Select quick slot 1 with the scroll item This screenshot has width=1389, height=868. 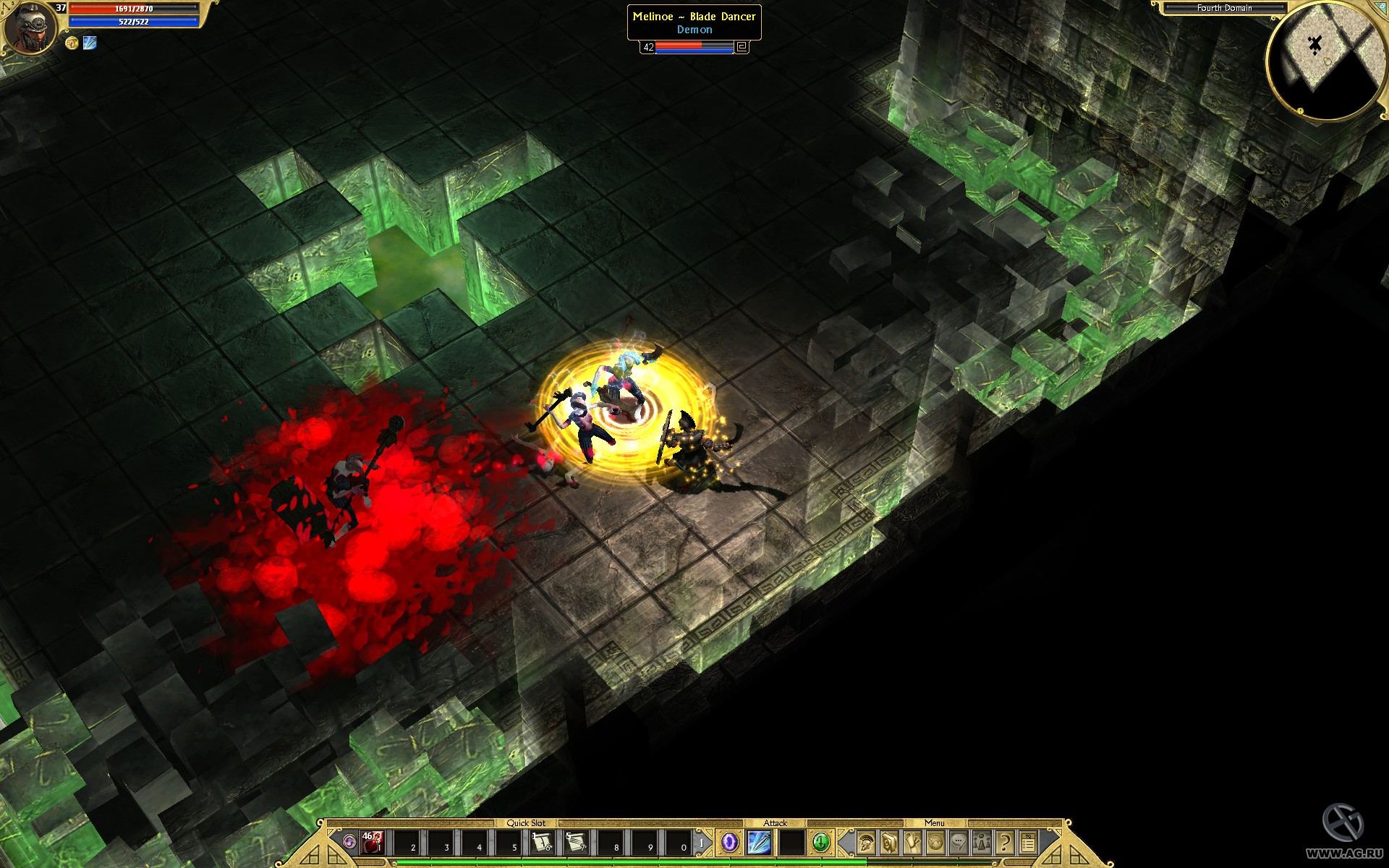[x=542, y=843]
